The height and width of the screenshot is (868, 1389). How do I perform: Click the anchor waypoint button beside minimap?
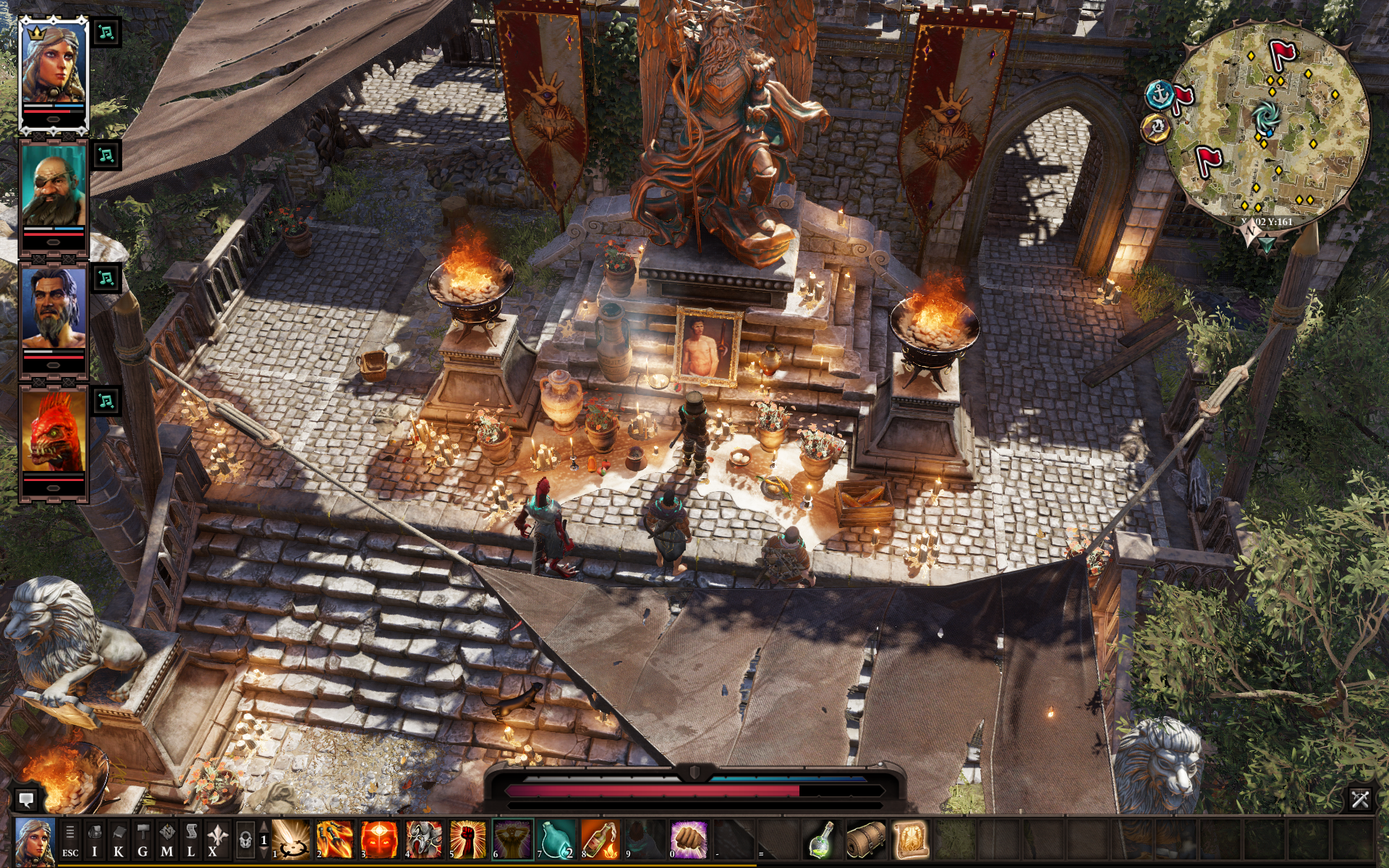pyautogui.click(x=1160, y=95)
